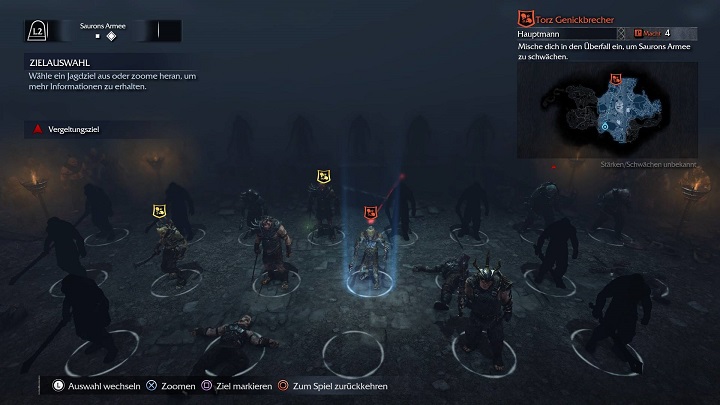The height and width of the screenshot is (405, 720).
Task: Open the region minimap
Action: tap(606, 112)
